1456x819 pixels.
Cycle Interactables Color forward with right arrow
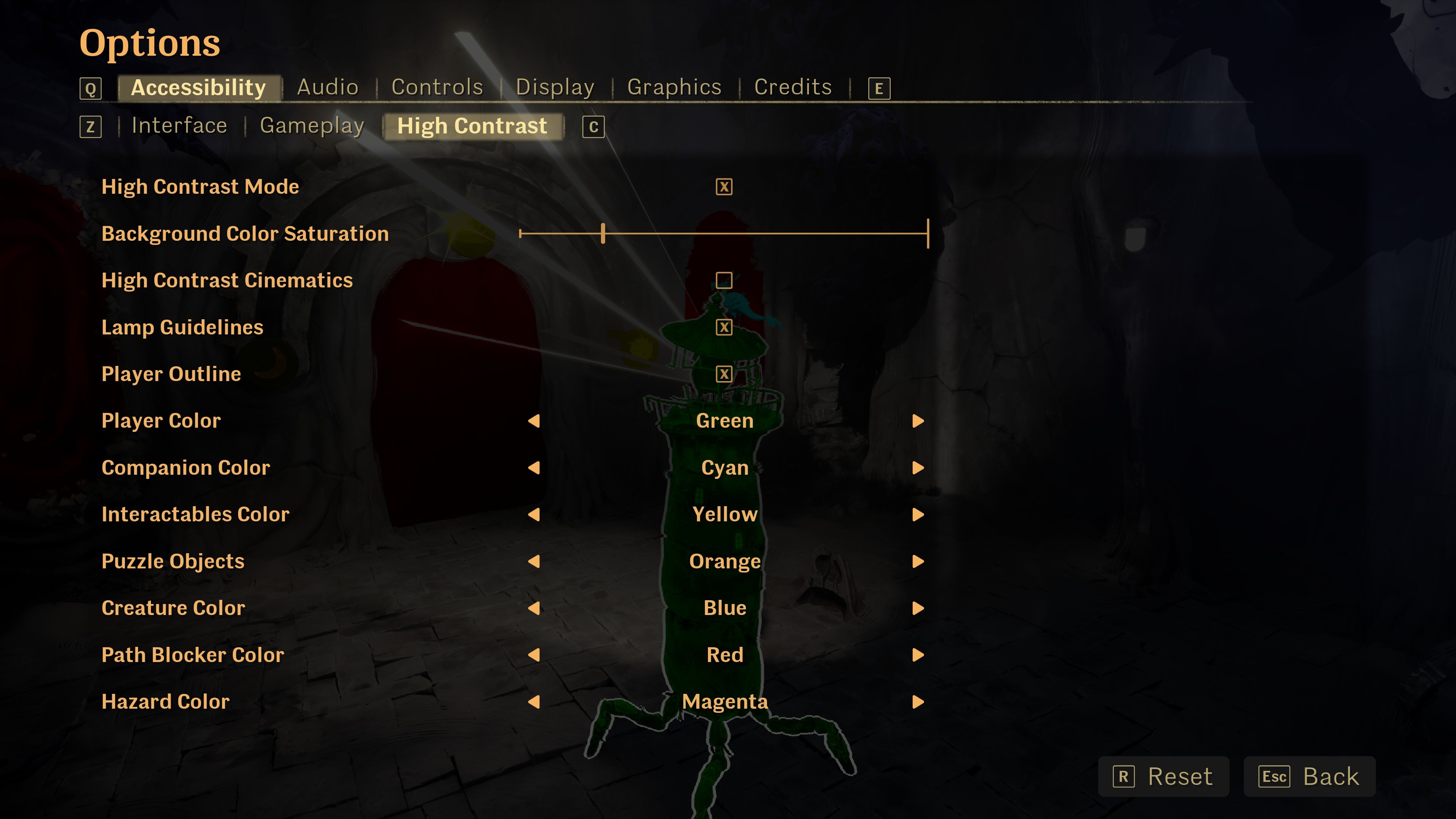[918, 515]
